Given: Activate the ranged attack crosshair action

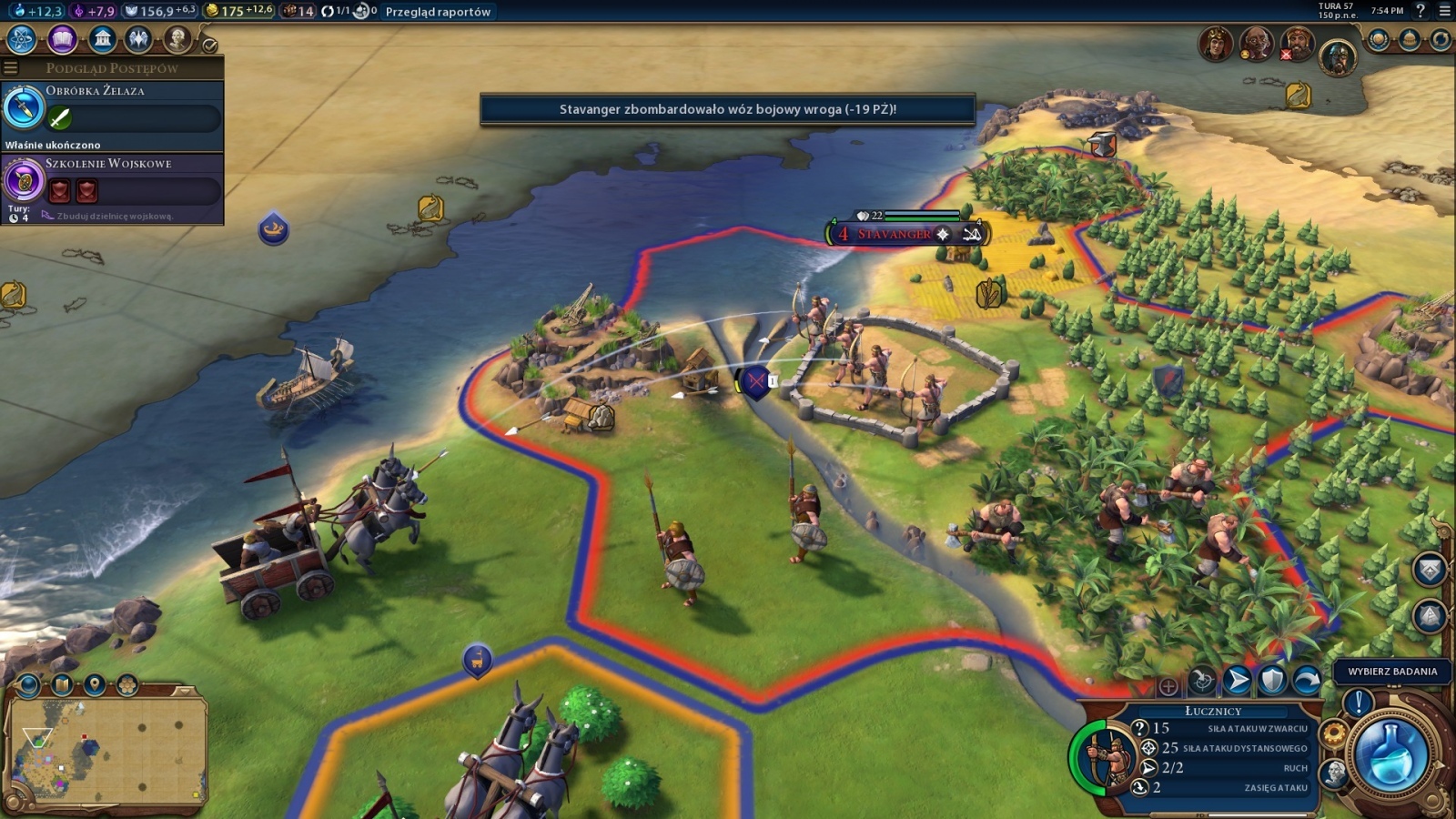Looking at the screenshot, I should point(1203,681).
